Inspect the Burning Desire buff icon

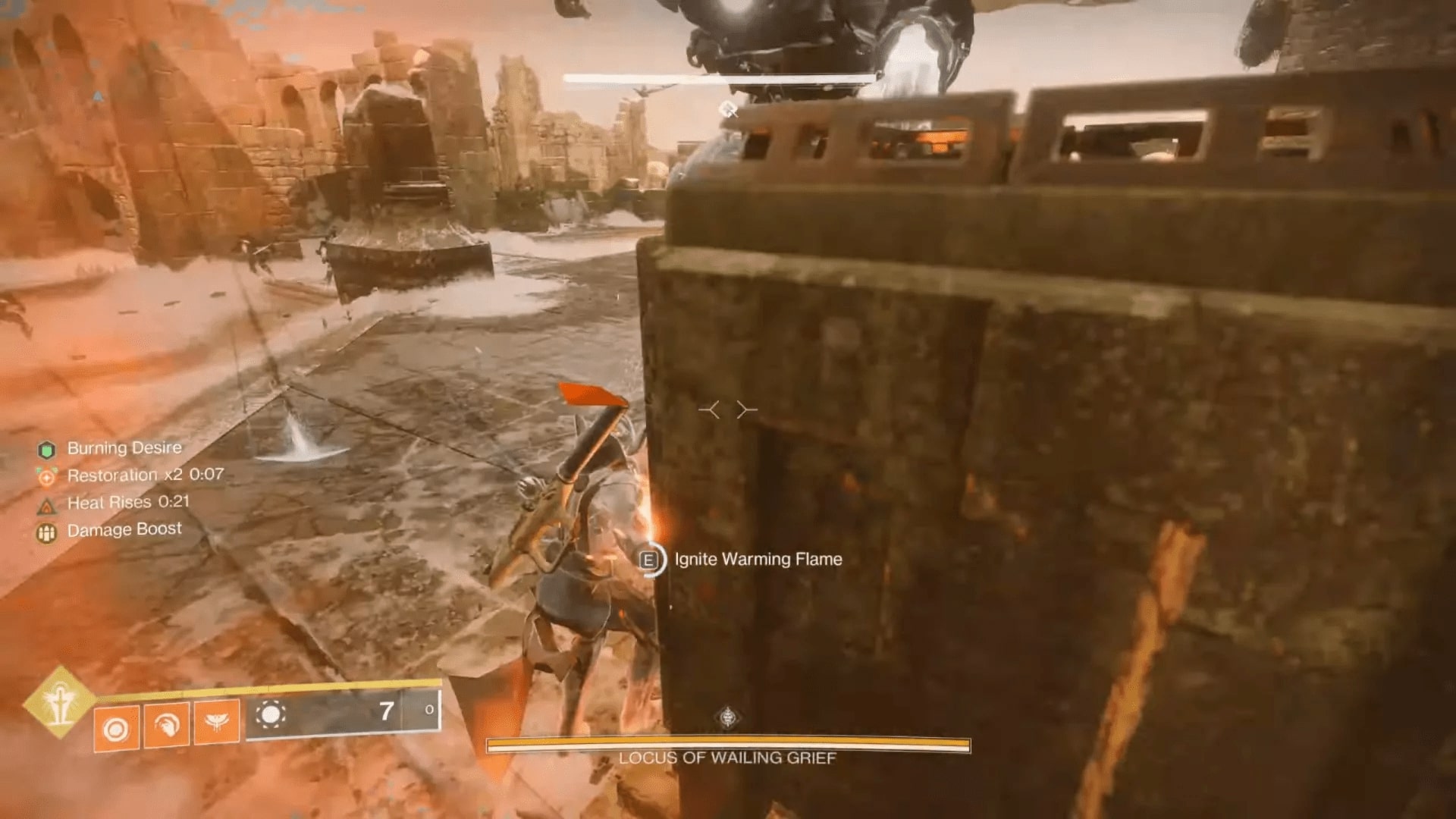(x=47, y=450)
